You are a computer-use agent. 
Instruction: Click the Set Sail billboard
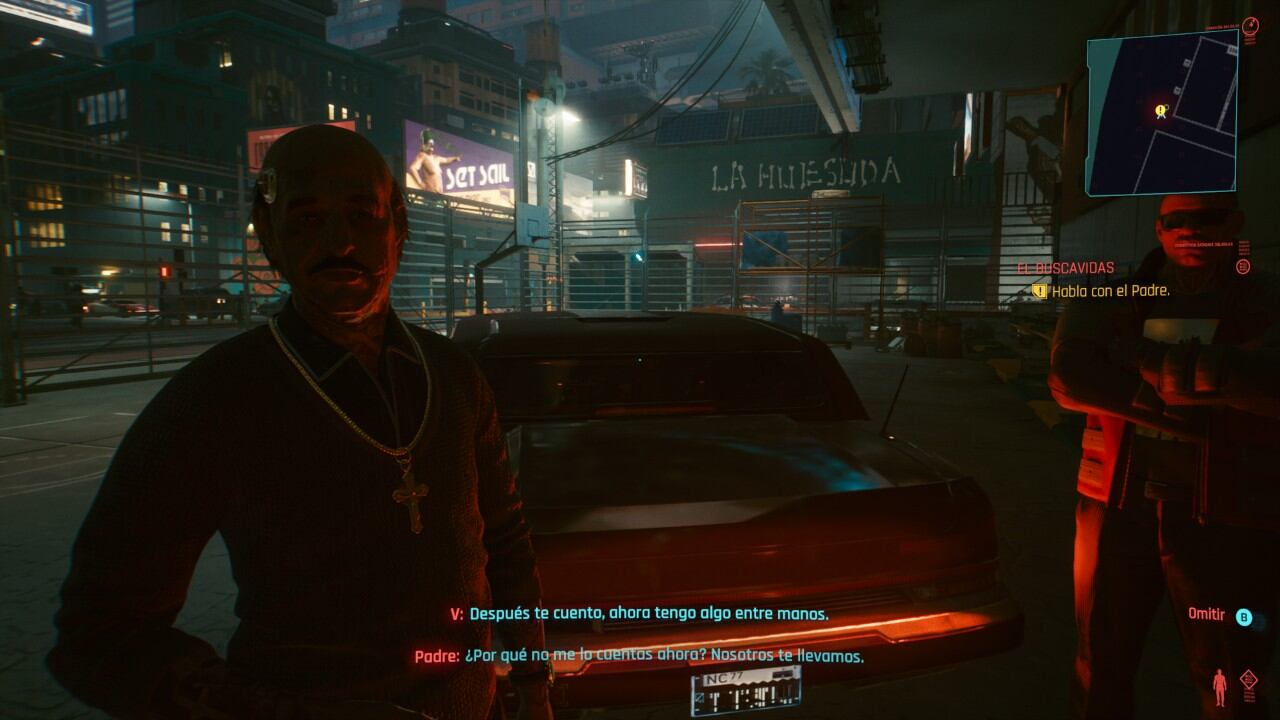coord(461,157)
